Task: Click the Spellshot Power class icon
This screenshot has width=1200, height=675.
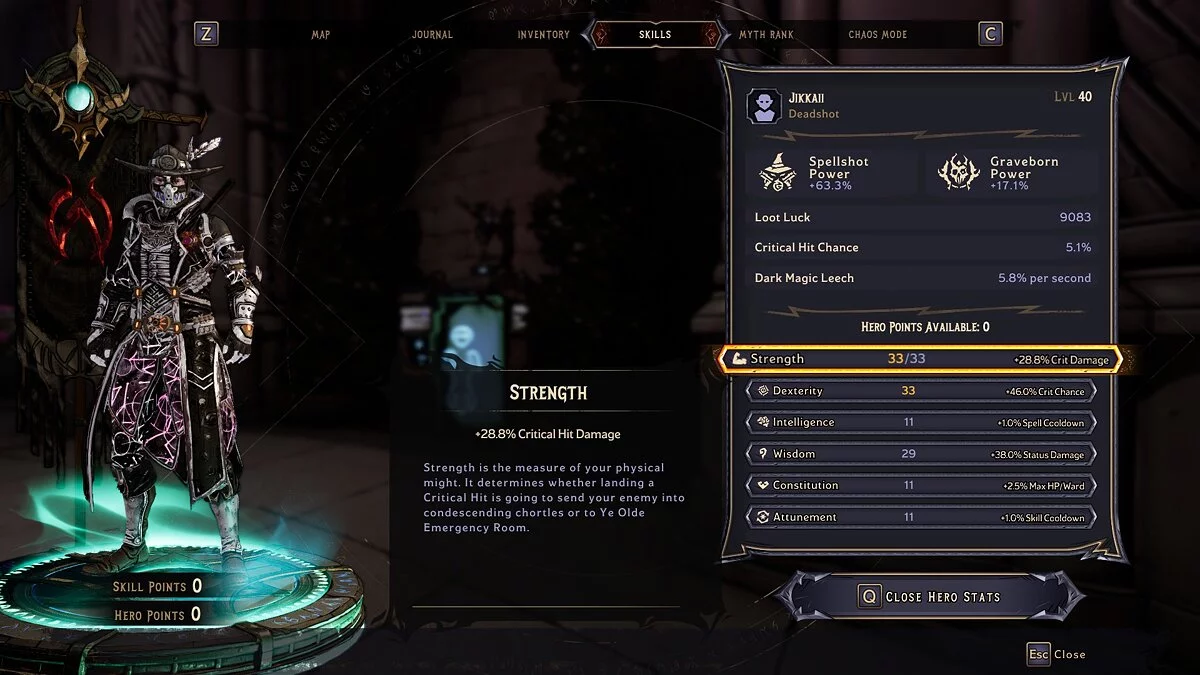Action: (x=777, y=172)
